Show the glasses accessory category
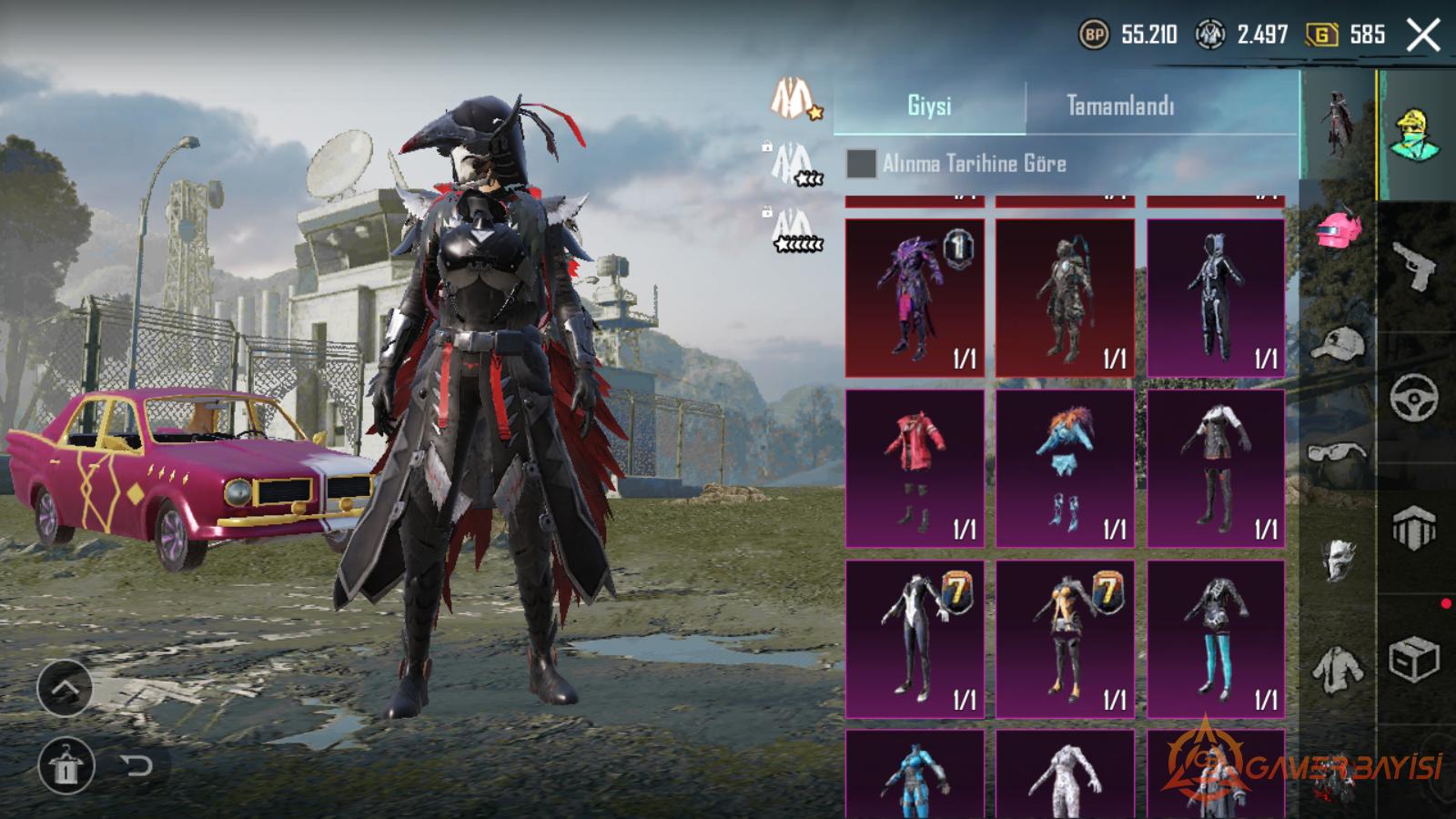Viewport: 1456px width, 819px height. click(1338, 452)
